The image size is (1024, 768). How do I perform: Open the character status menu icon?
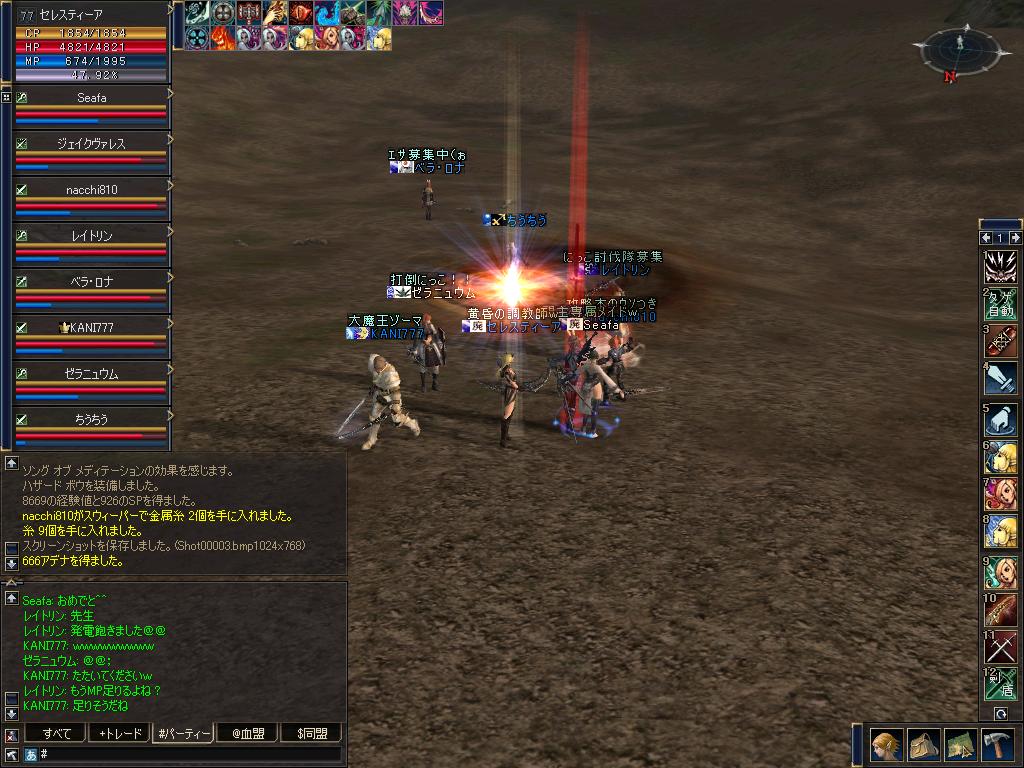(886, 745)
